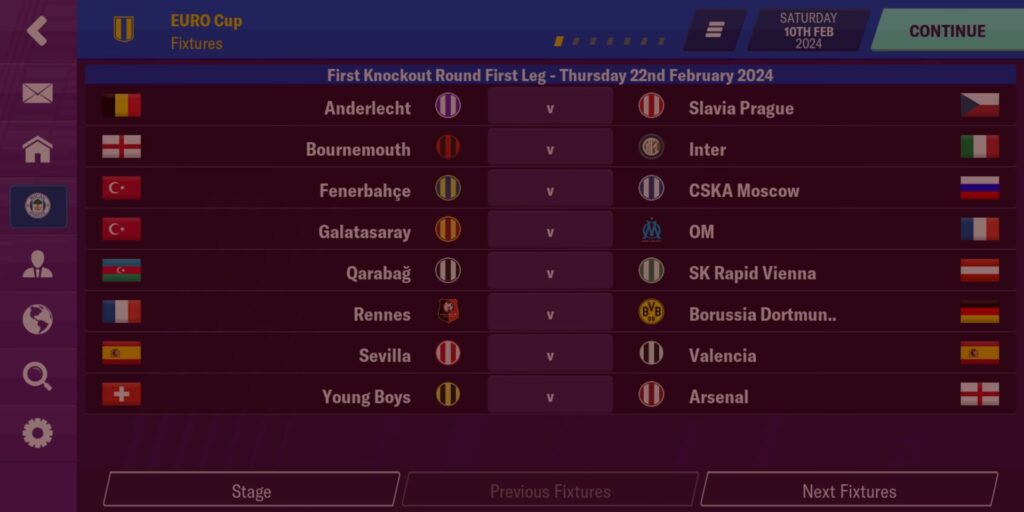The height and width of the screenshot is (512, 1024).
Task: Open the top bar list menu
Action: (x=715, y=31)
